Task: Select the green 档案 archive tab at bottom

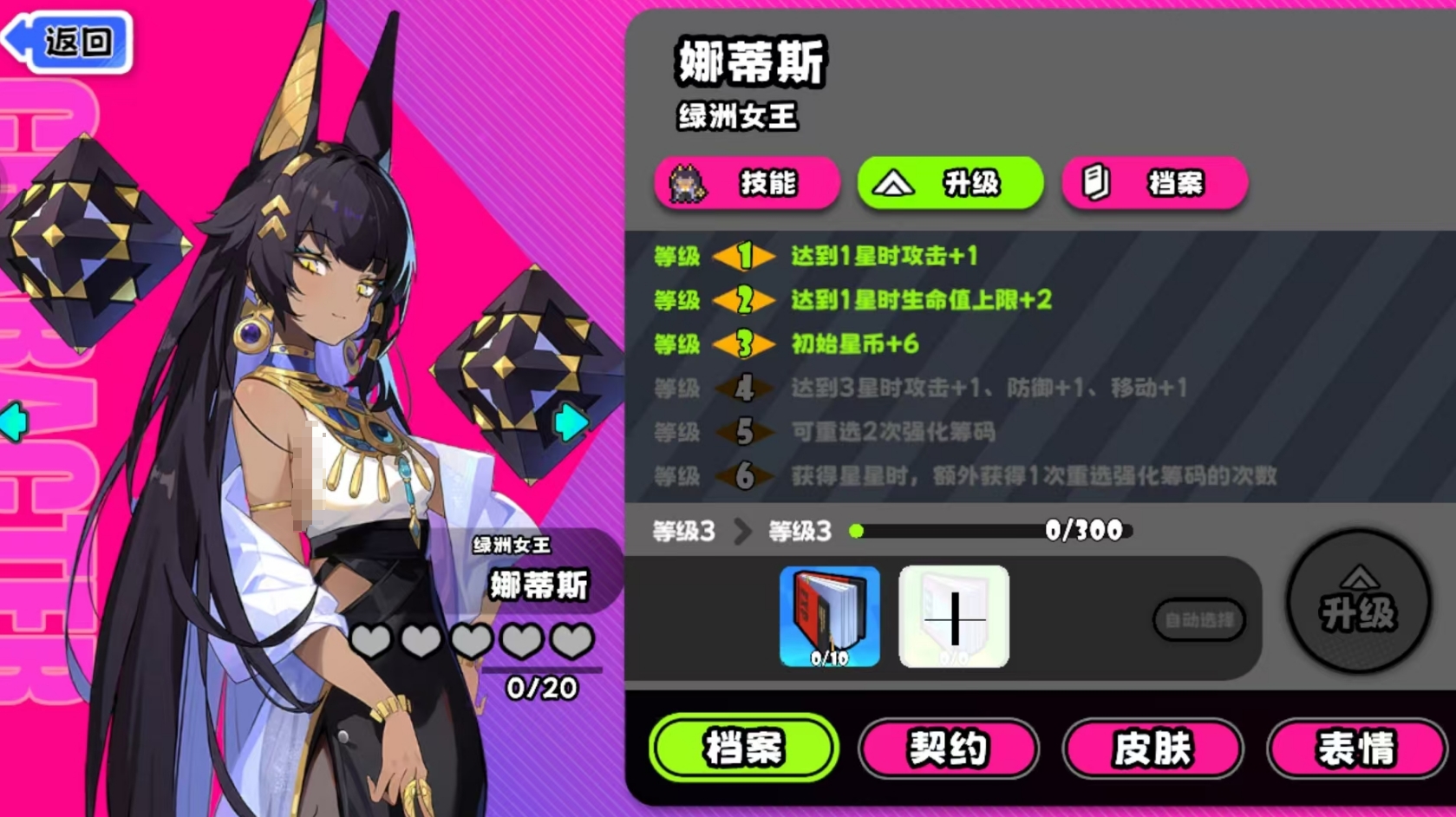Action: click(744, 748)
